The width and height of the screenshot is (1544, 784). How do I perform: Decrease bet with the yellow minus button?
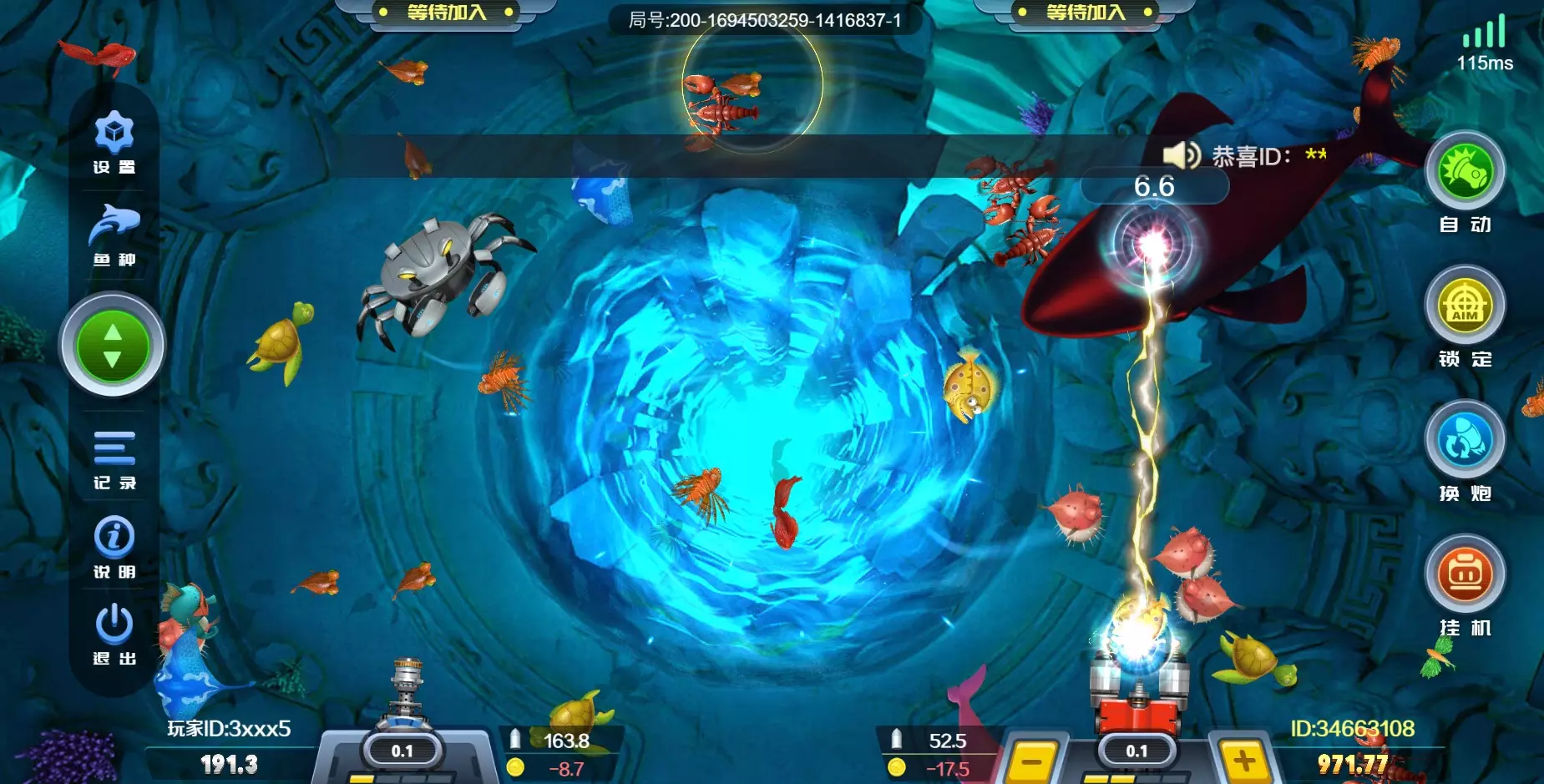pyautogui.click(x=1033, y=761)
